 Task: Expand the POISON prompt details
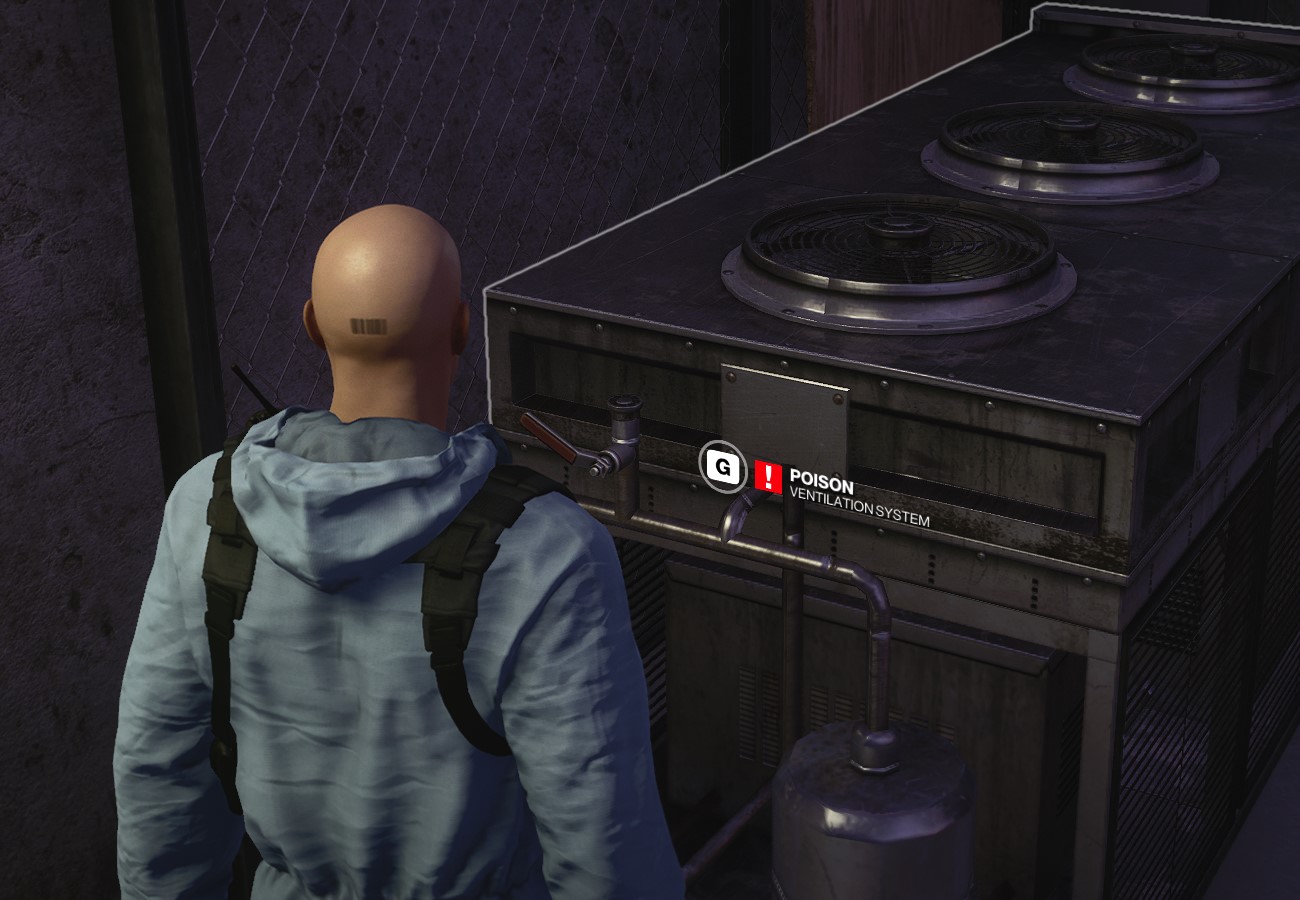pos(820,479)
